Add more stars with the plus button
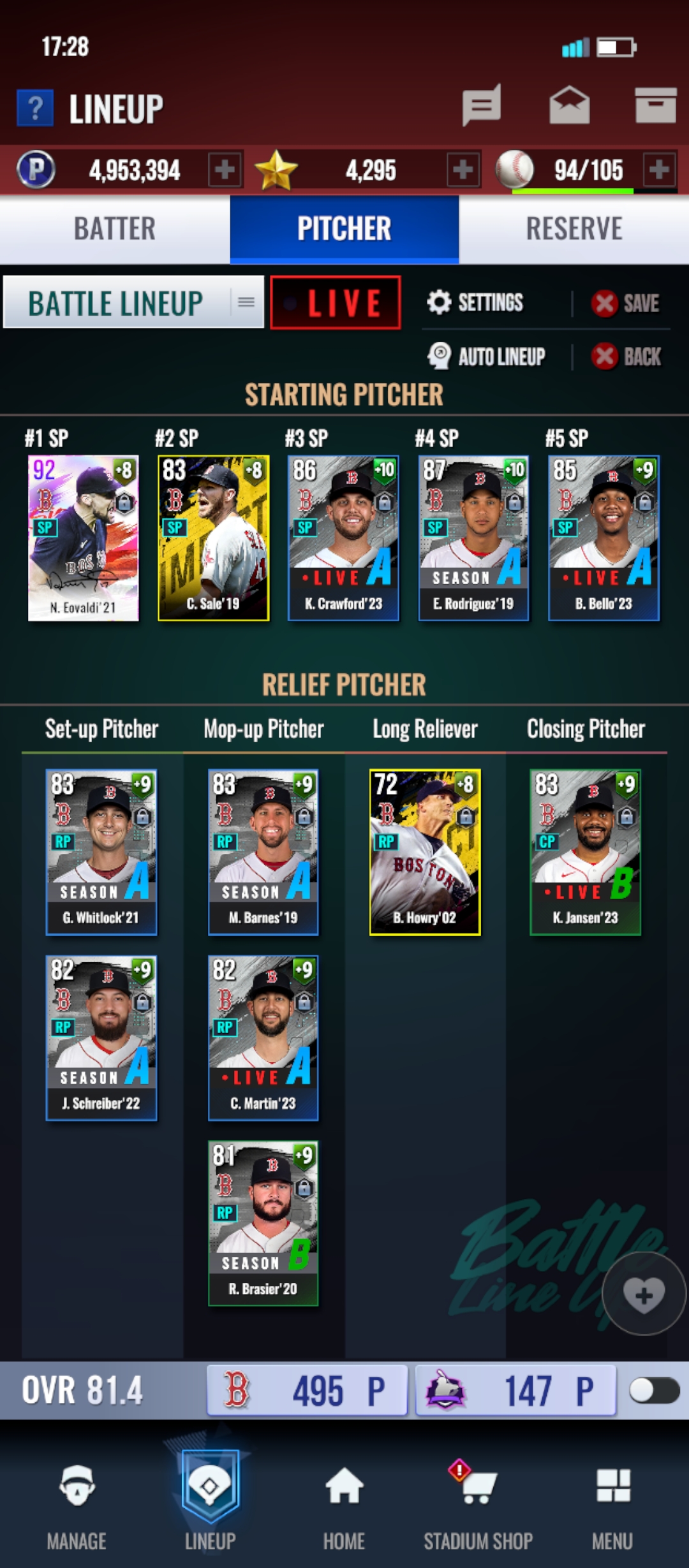 463,170
